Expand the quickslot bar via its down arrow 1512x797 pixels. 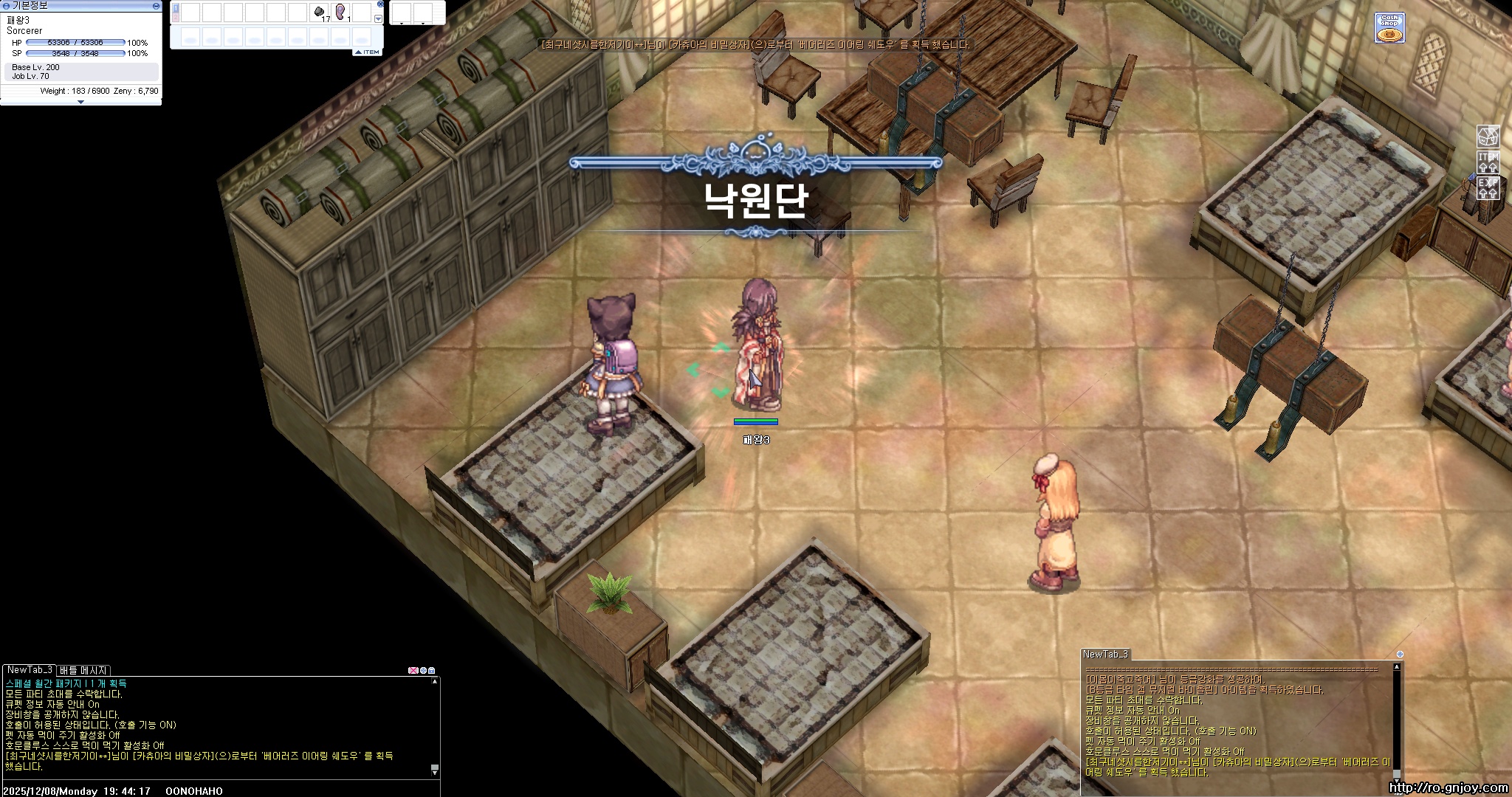click(x=378, y=18)
